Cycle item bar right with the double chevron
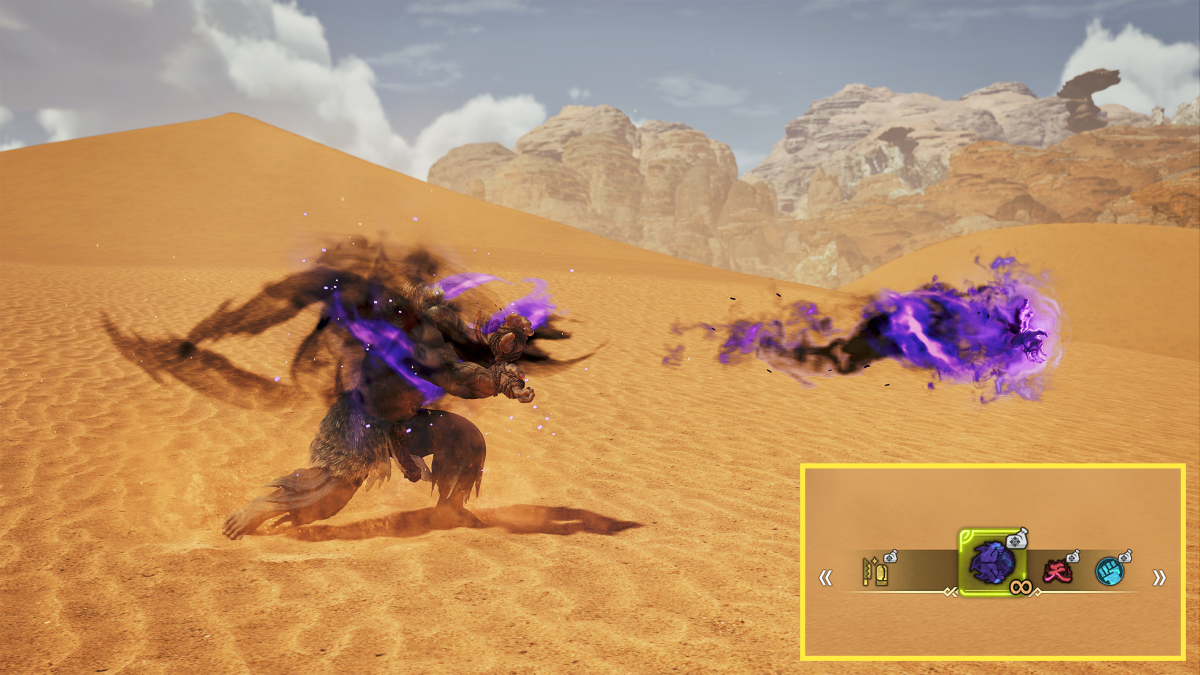Viewport: 1200px width, 675px height. pyautogui.click(x=1159, y=577)
